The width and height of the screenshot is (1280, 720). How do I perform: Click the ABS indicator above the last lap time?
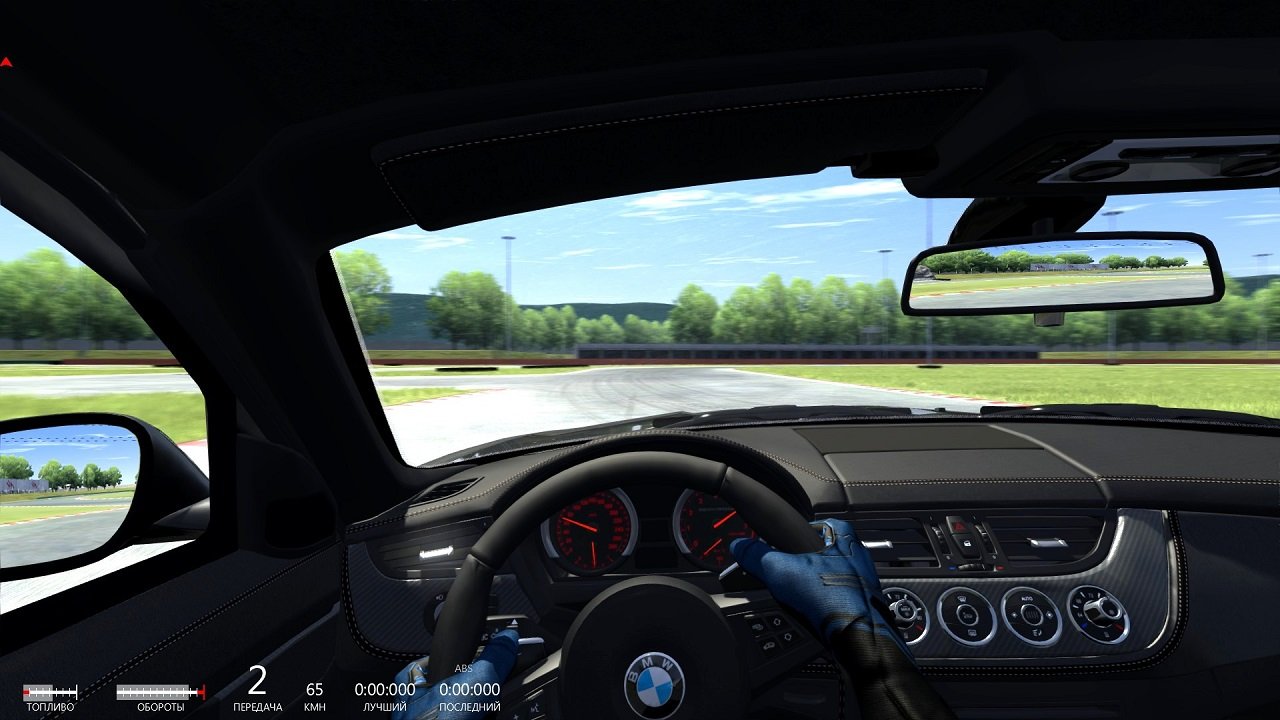(463, 668)
